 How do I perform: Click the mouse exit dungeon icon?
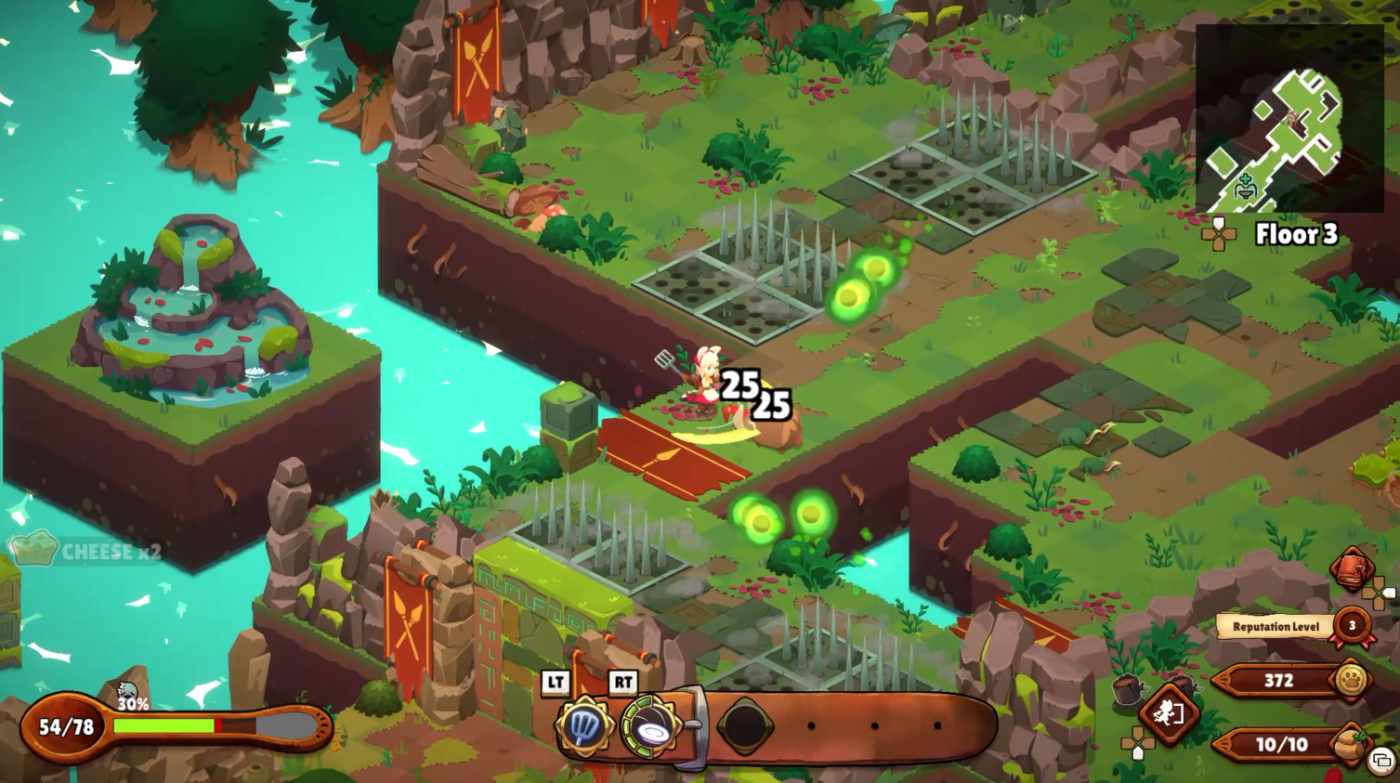pyautogui.click(x=1168, y=714)
